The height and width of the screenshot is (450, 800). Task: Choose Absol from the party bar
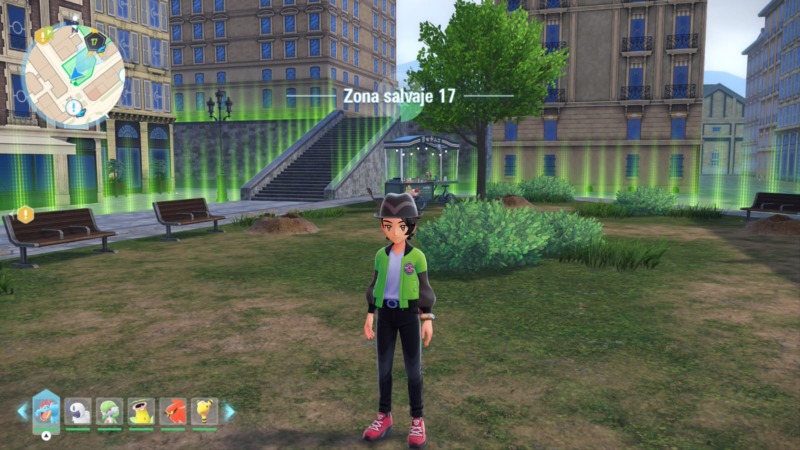click(x=78, y=411)
